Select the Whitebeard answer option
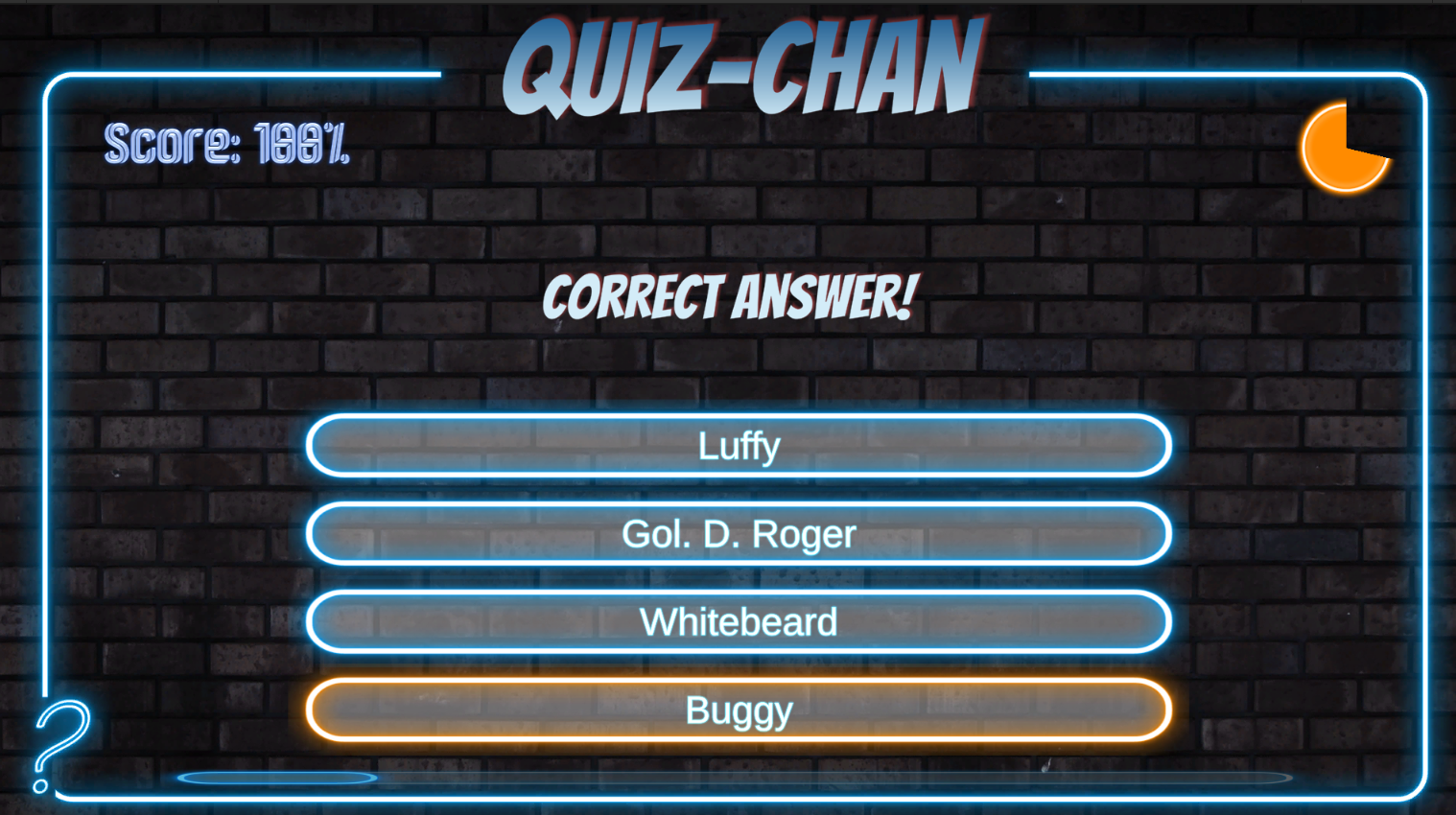1456x815 pixels. 737,621
